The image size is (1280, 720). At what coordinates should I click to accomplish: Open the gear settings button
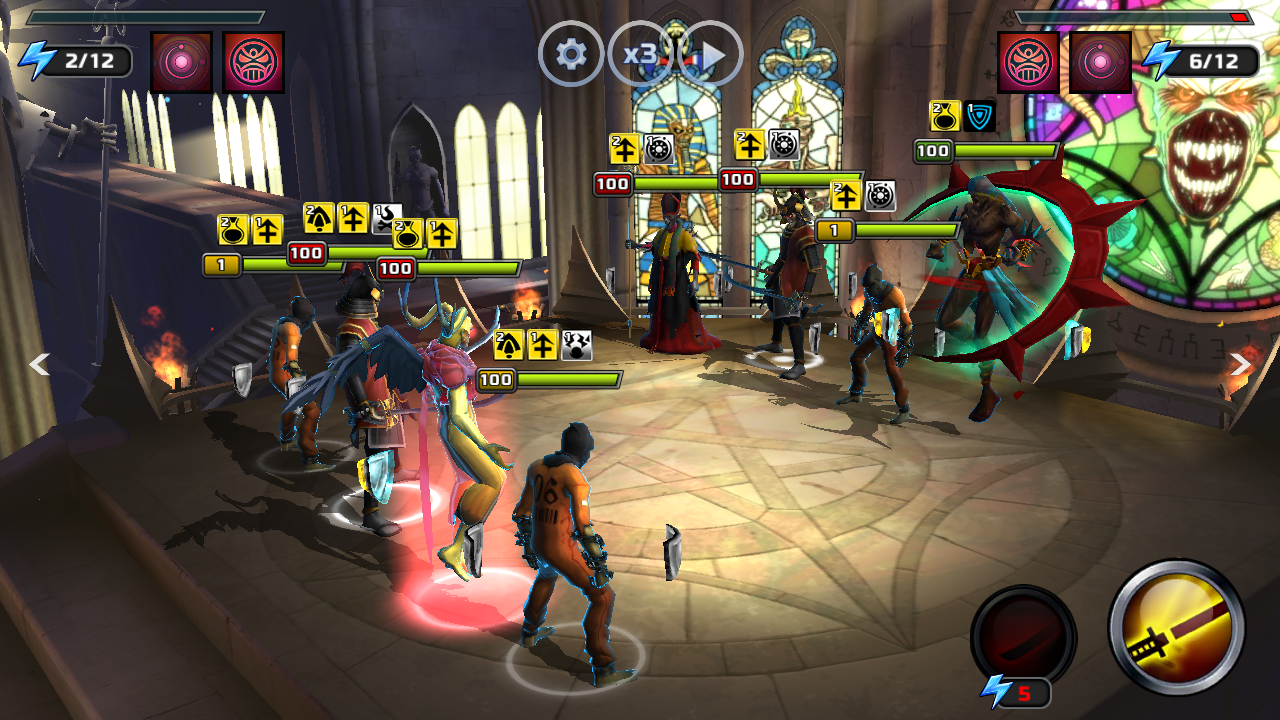coord(571,54)
